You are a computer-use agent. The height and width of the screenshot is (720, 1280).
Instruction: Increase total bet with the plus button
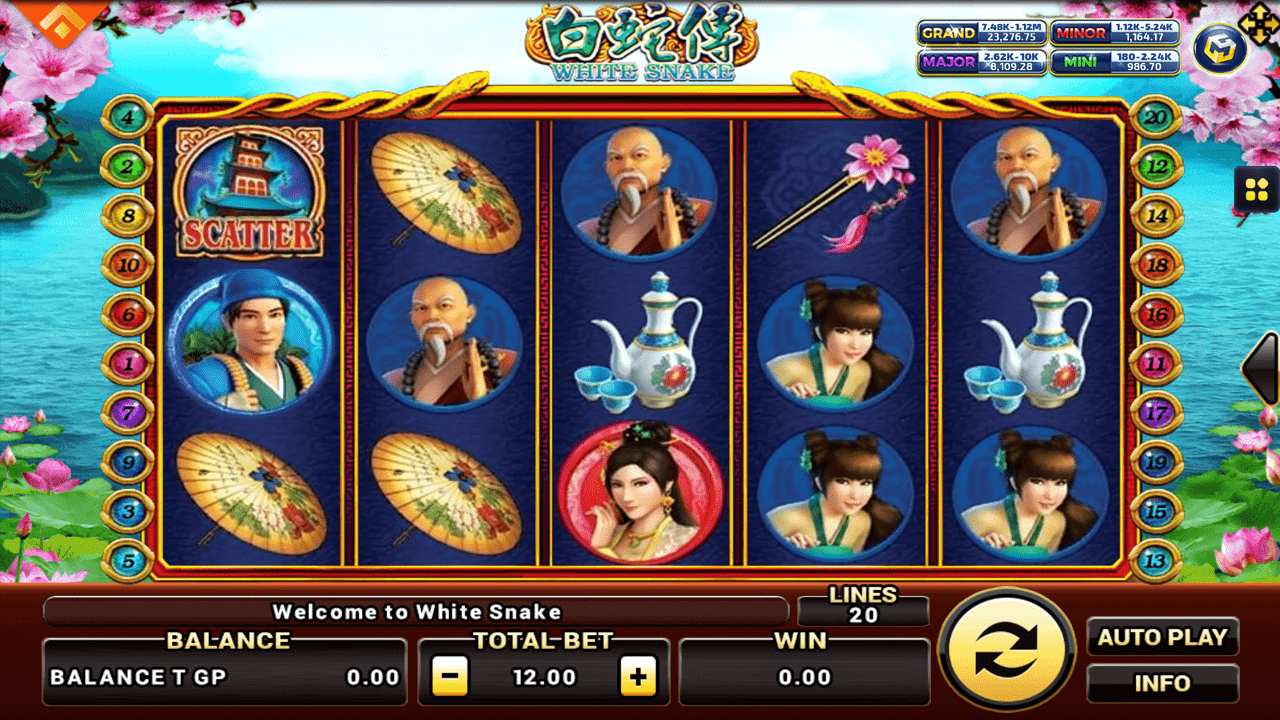pyautogui.click(x=638, y=677)
